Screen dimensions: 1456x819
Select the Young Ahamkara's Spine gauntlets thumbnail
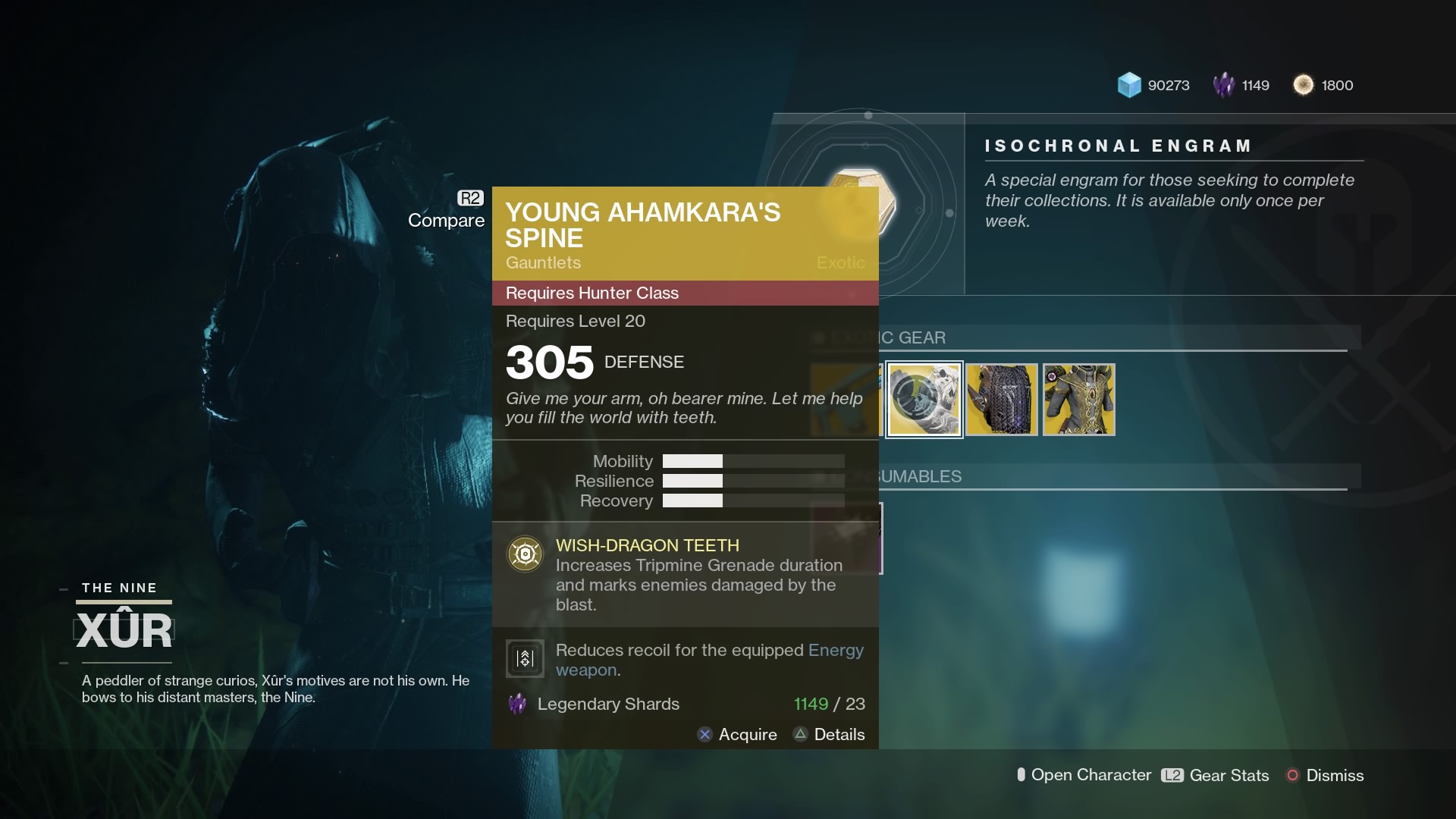click(923, 400)
